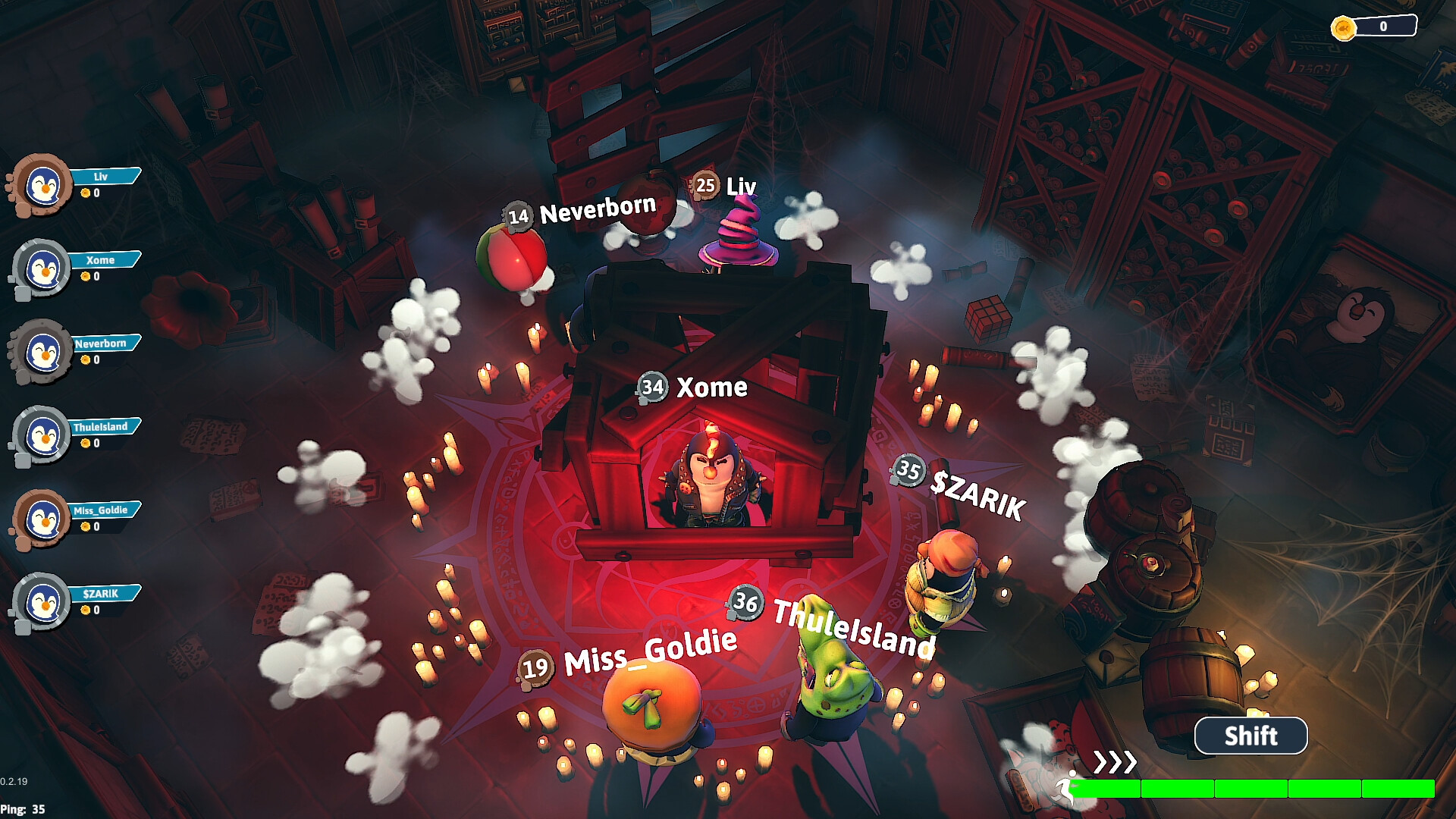The height and width of the screenshot is (819, 1456).
Task: Click Miss_Goldie's floating name tag
Action: click(x=648, y=652)
